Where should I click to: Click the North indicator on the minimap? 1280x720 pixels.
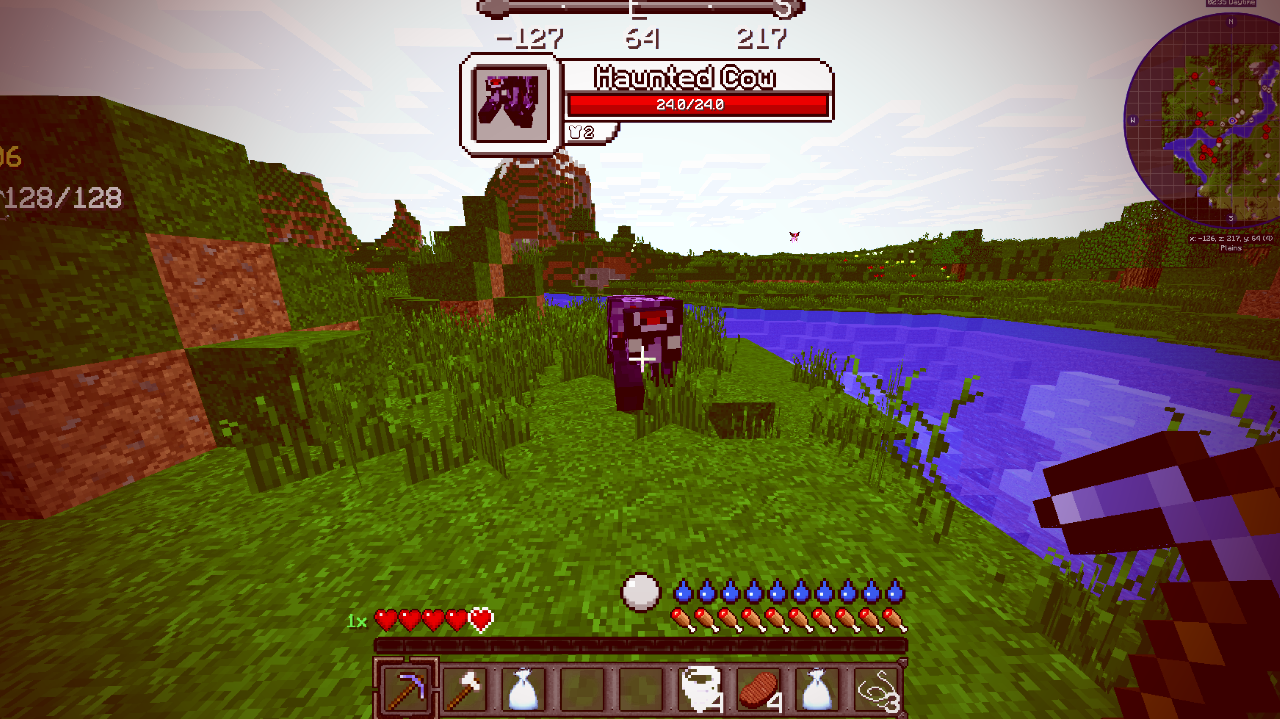[x=1231, y=23]
